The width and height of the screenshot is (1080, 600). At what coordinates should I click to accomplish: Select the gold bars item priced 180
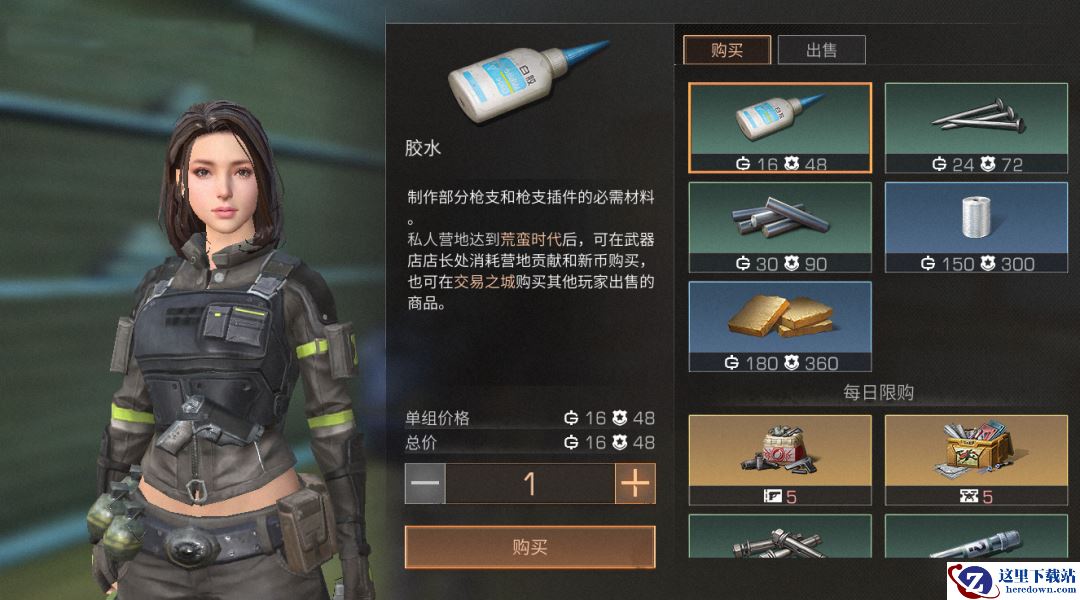coord(780,326)
